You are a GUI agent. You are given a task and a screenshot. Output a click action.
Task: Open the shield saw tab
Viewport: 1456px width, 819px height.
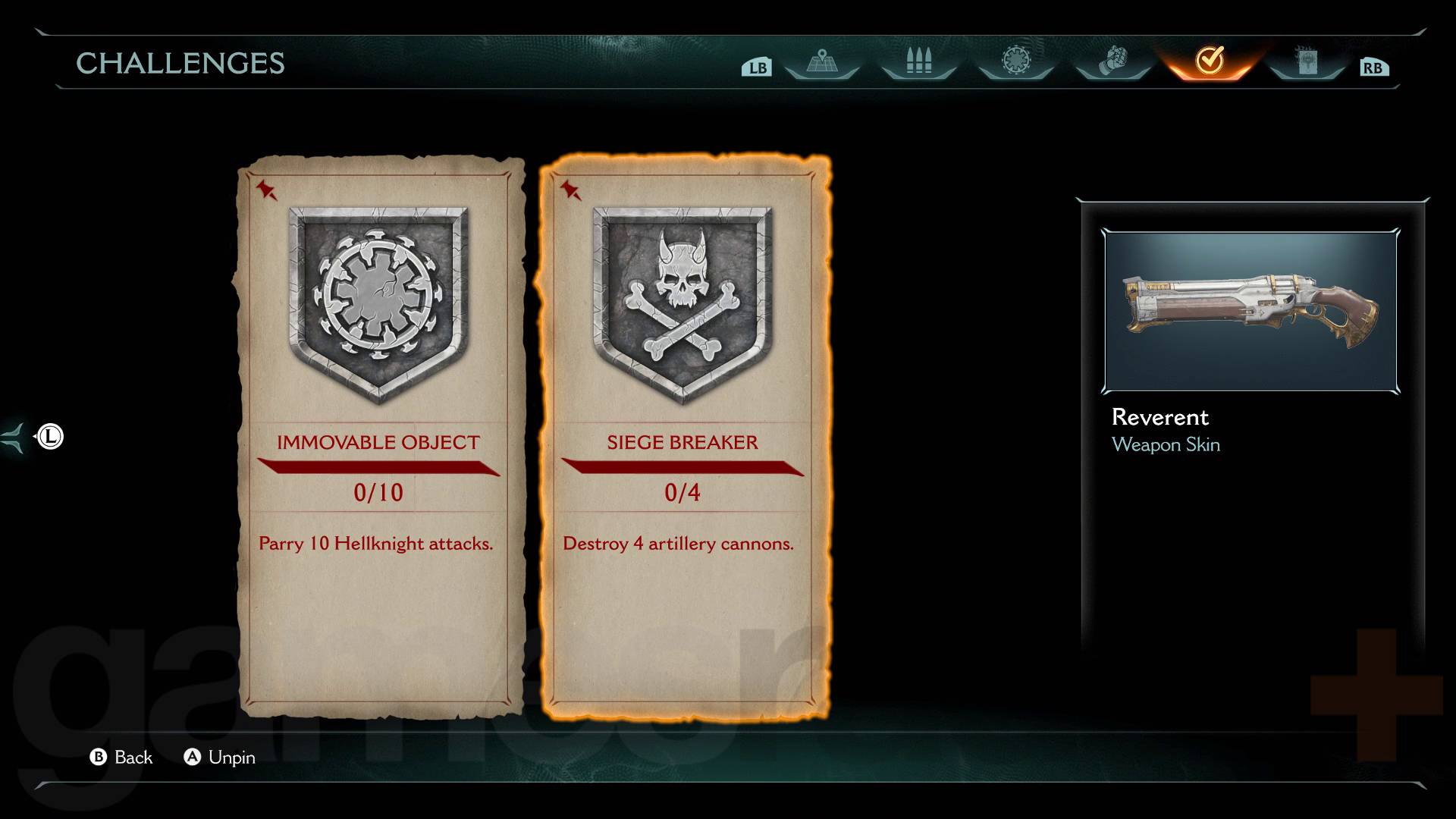pyautogui.click(x=1015, y=61)
